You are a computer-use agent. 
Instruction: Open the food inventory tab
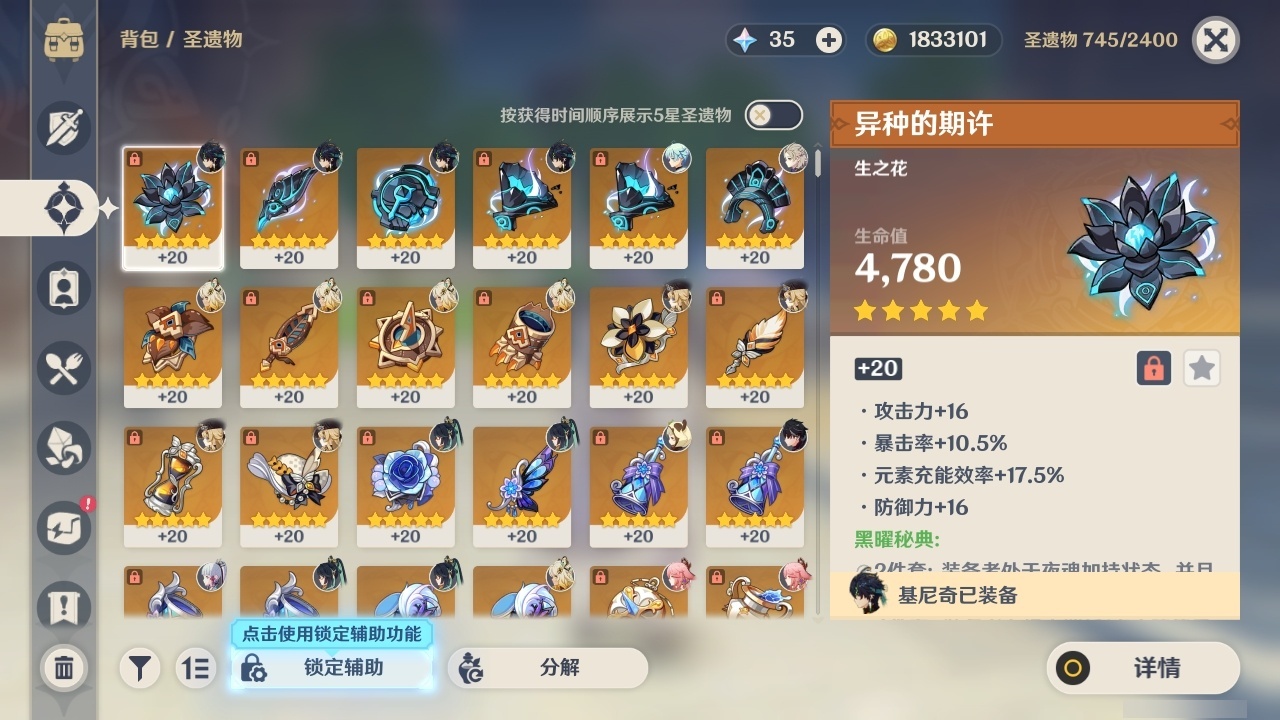point(64,368)
